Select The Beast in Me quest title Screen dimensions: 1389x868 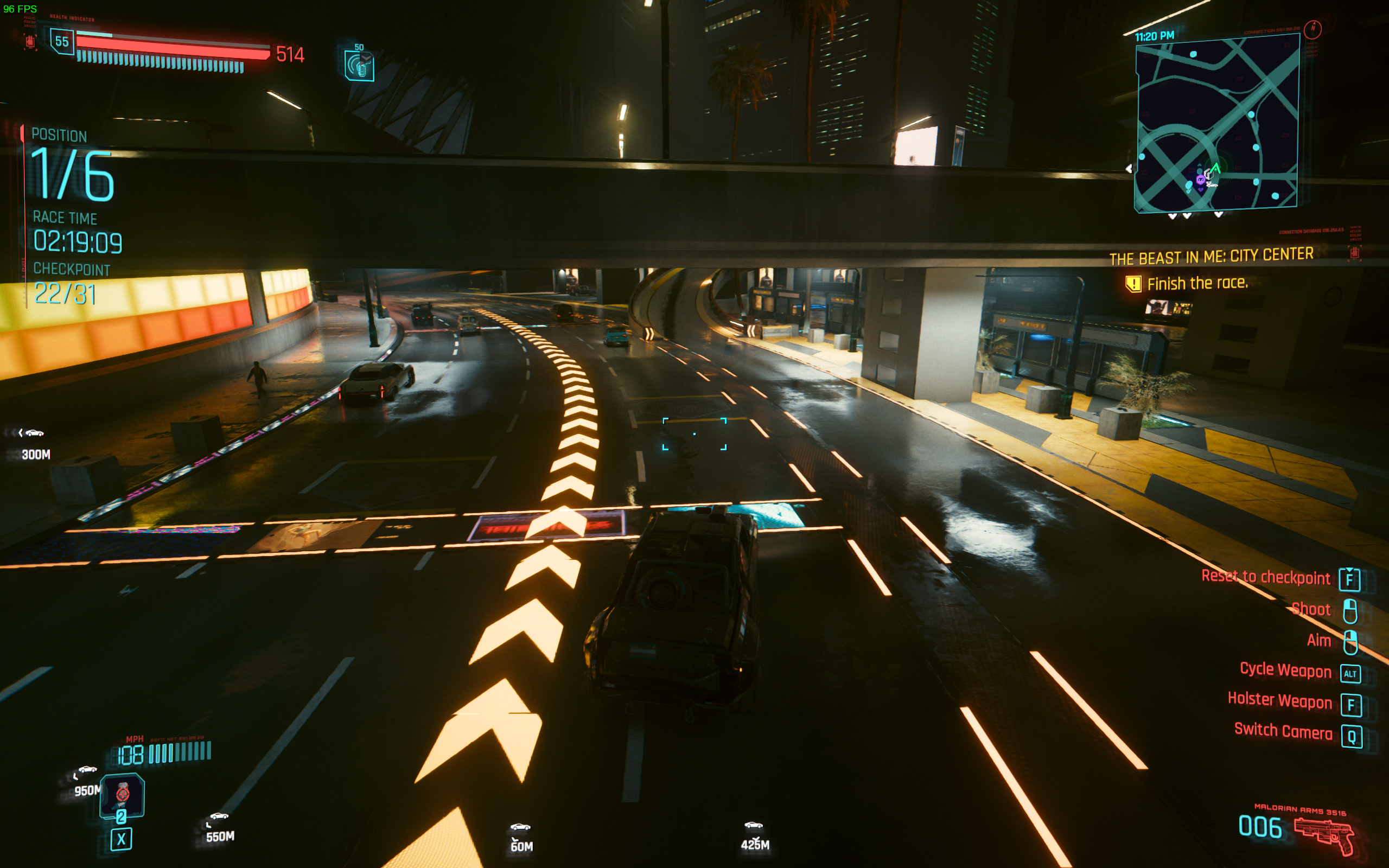(1211, 257)
